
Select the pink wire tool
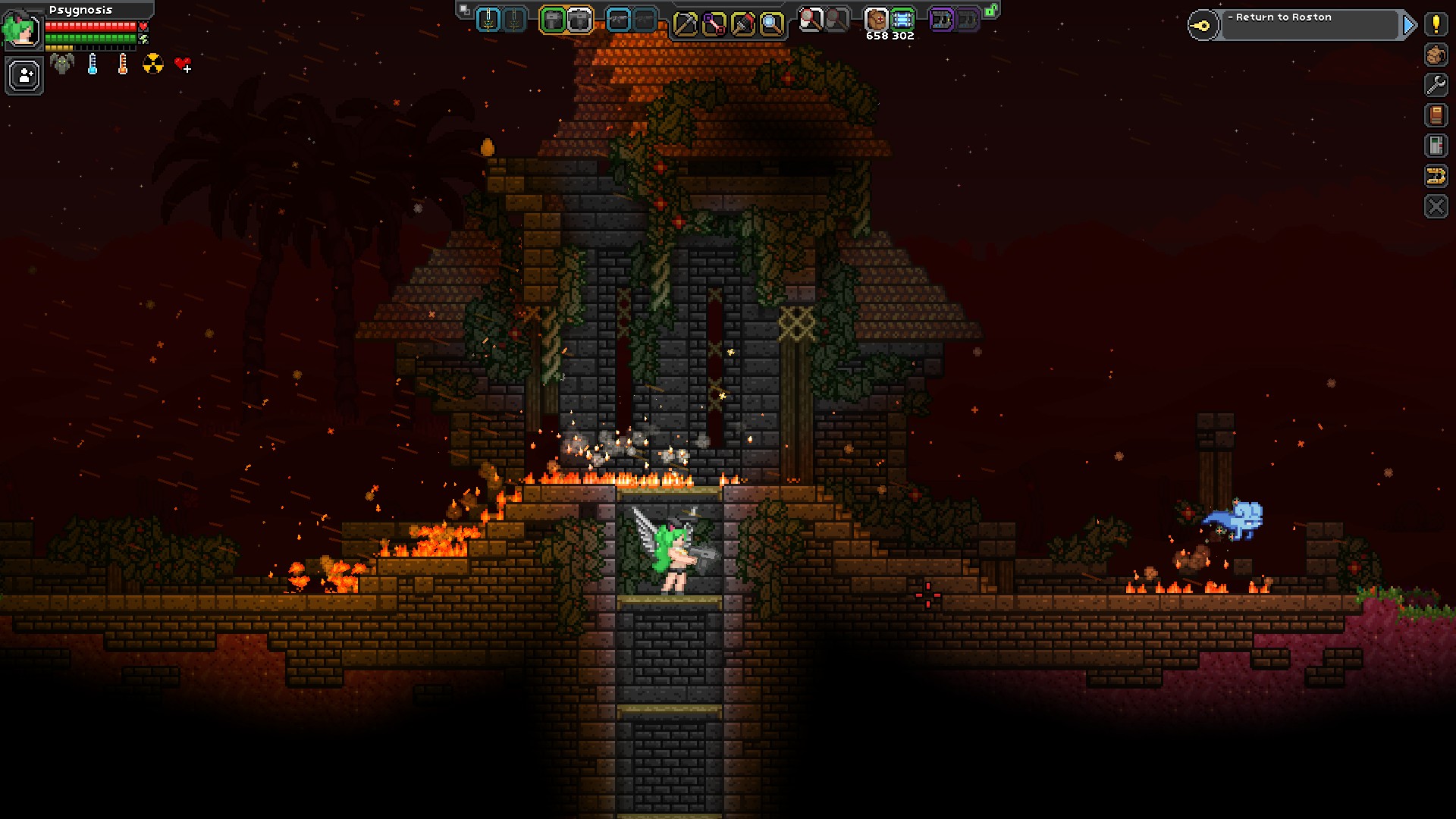714,24
